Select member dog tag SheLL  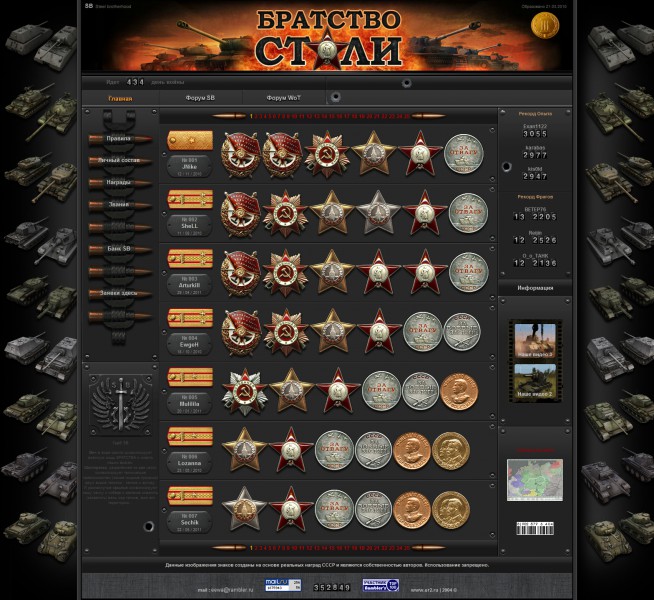pyautogui.click(x=189, y=226)
